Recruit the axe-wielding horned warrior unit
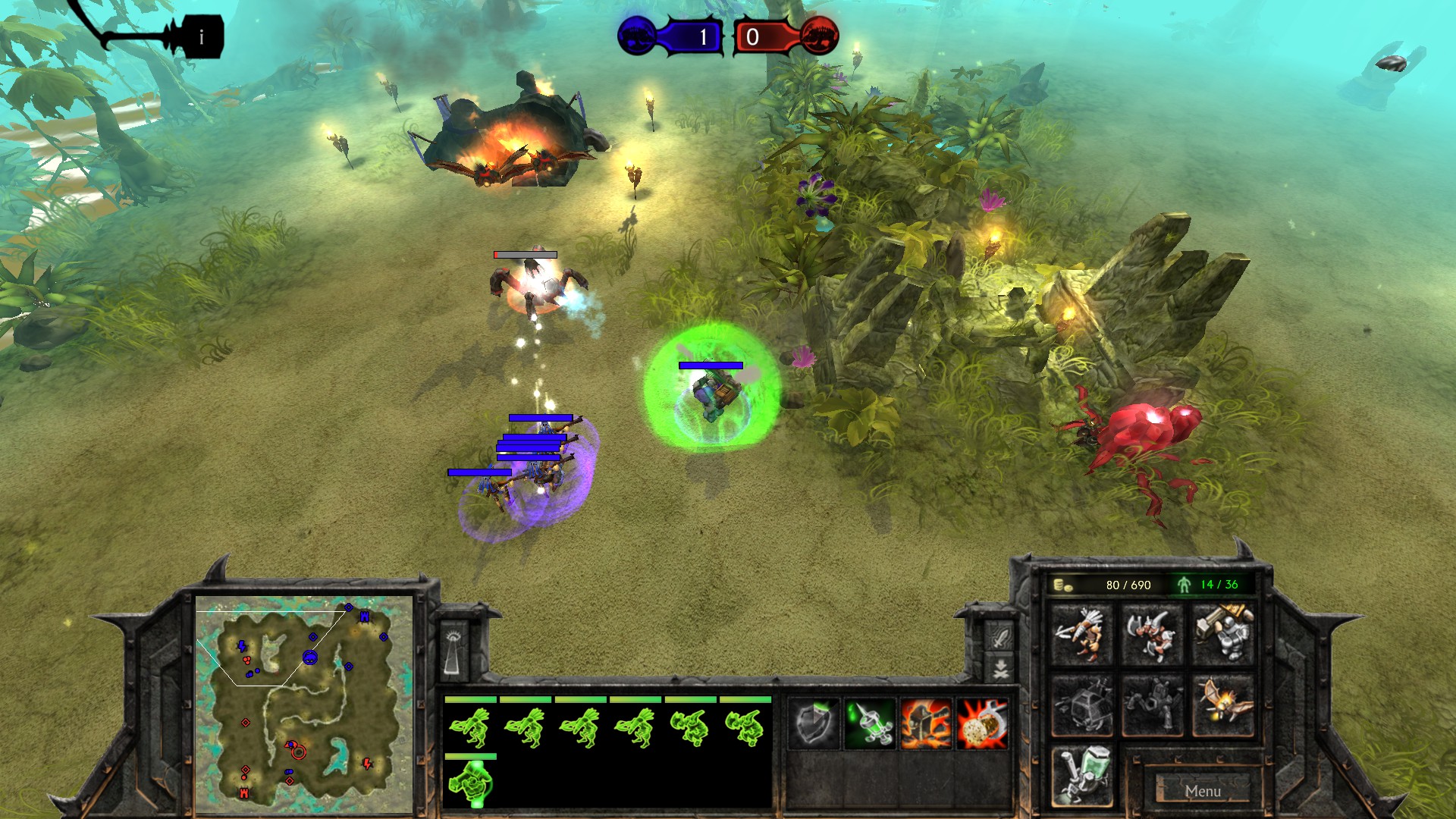 click(x=1152, y=635)
